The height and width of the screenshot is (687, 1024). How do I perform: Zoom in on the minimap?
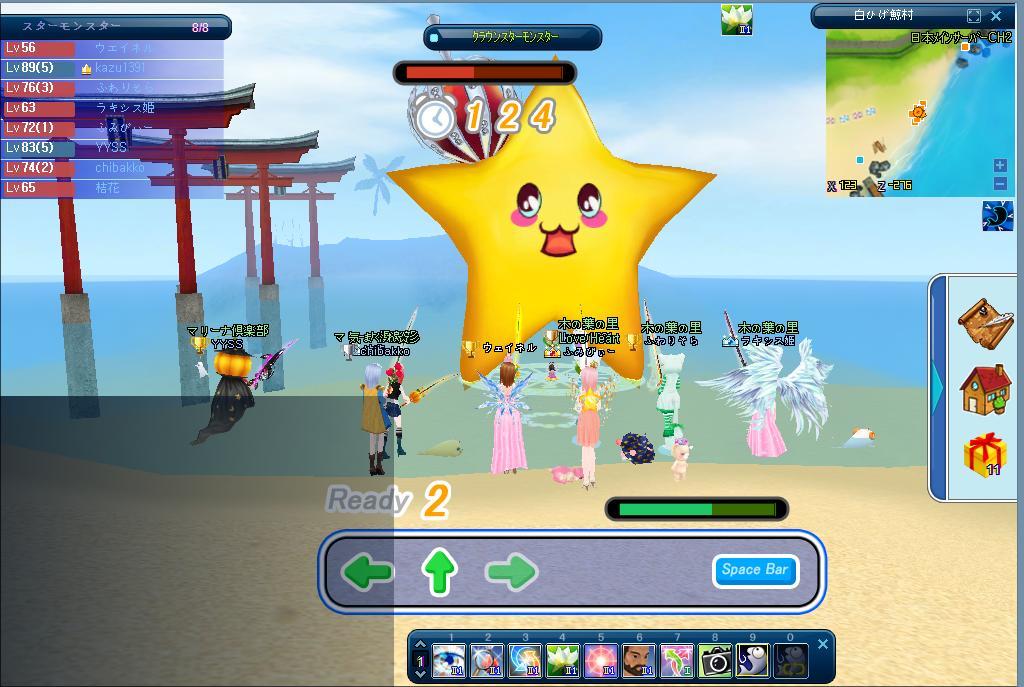[1000, 166]
